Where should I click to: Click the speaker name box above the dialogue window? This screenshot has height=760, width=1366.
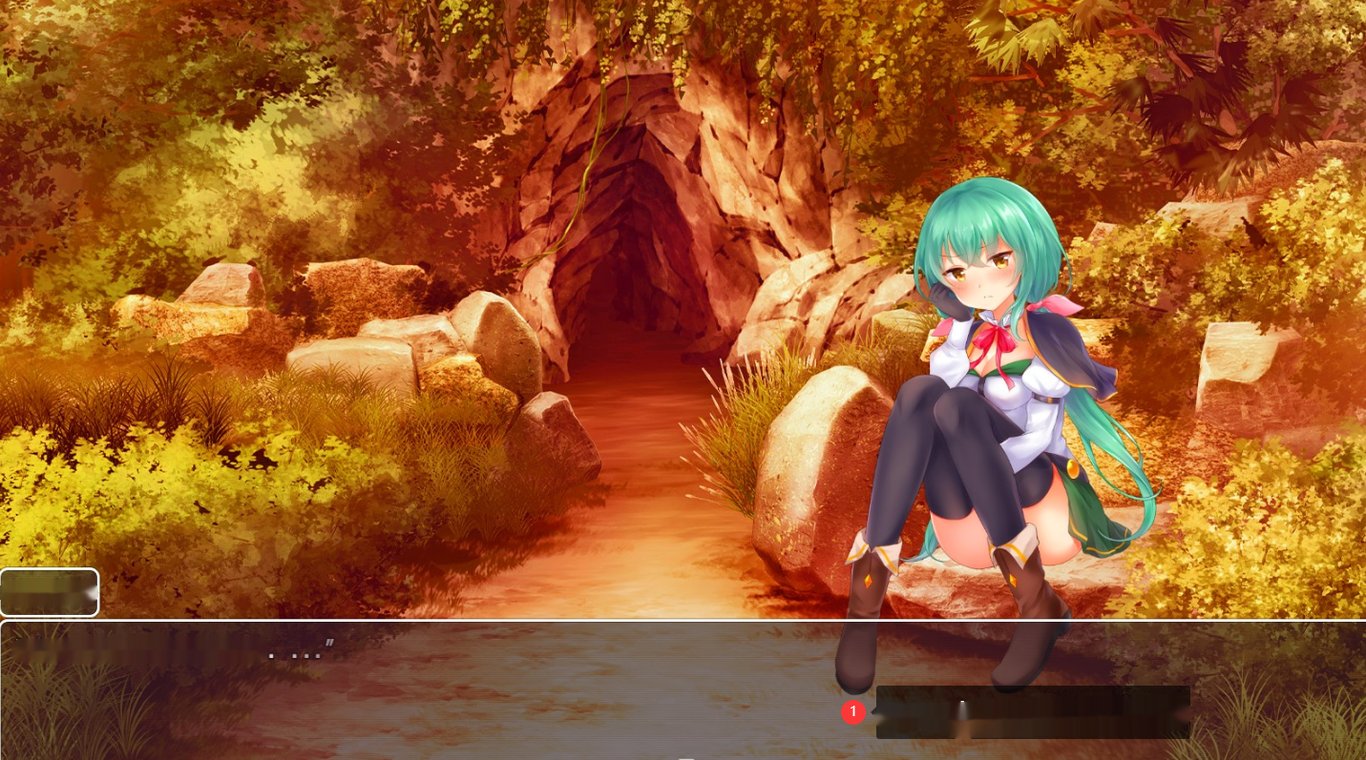click(x=48, y=591)
